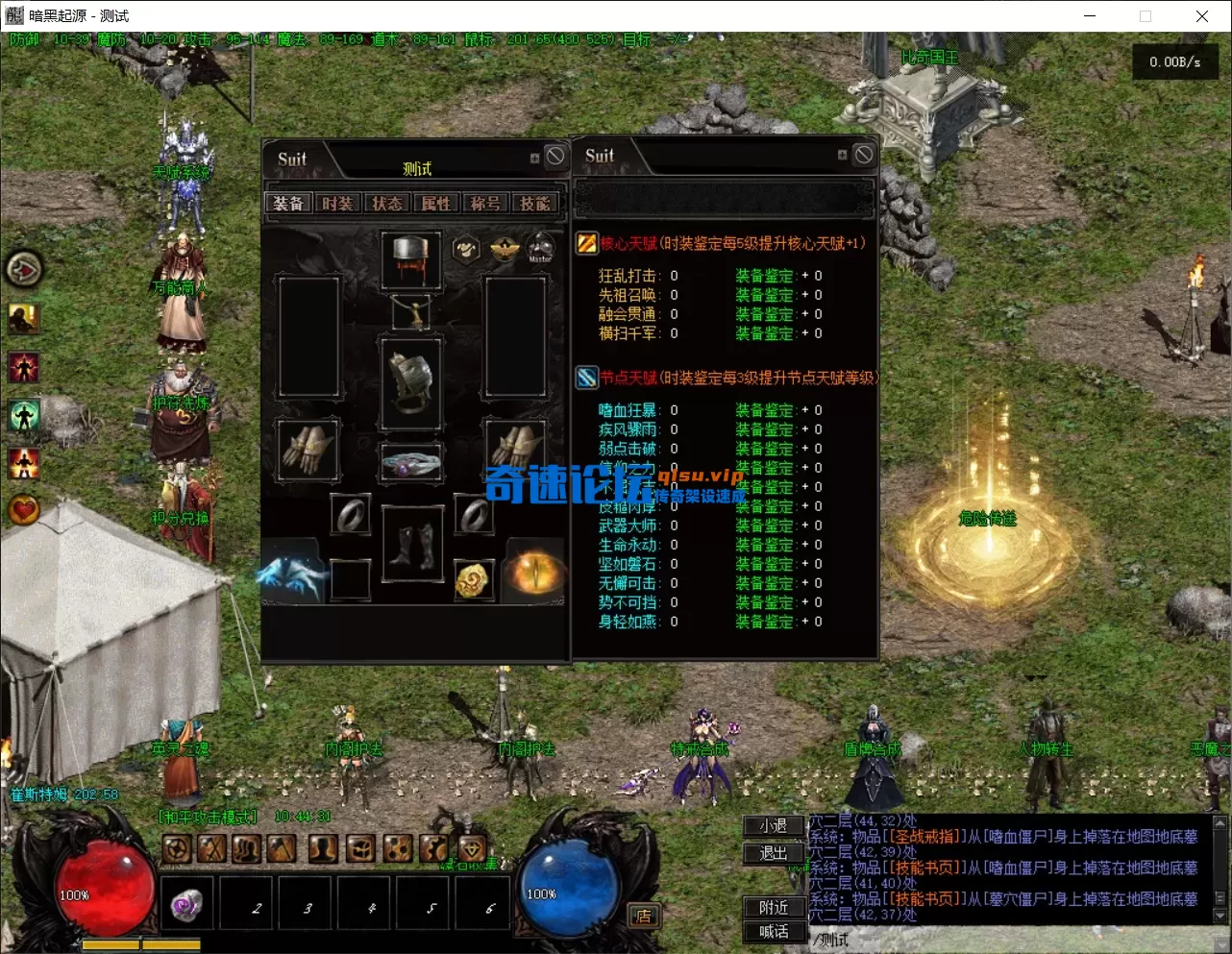
Task: Click the red heart icon on left
Action: click(24, 509)
